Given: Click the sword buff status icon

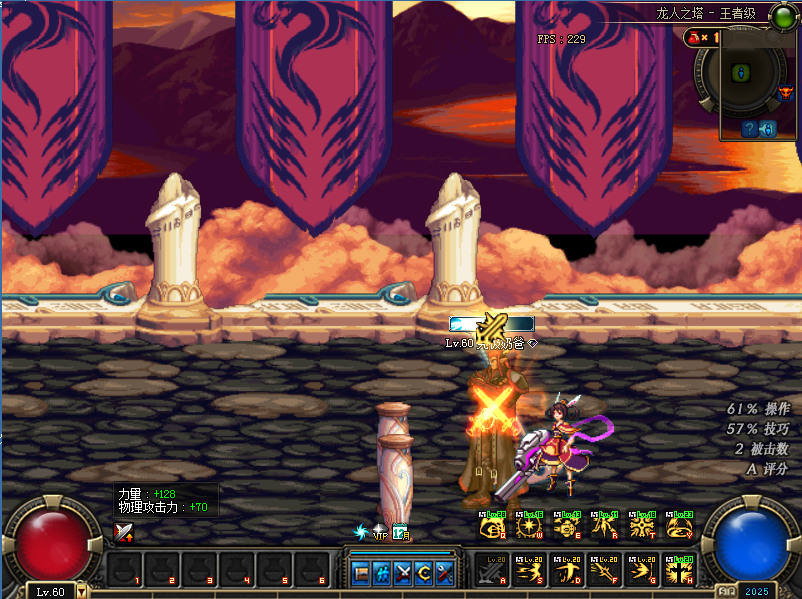Looking at the screenshot, I should (123, 532).
